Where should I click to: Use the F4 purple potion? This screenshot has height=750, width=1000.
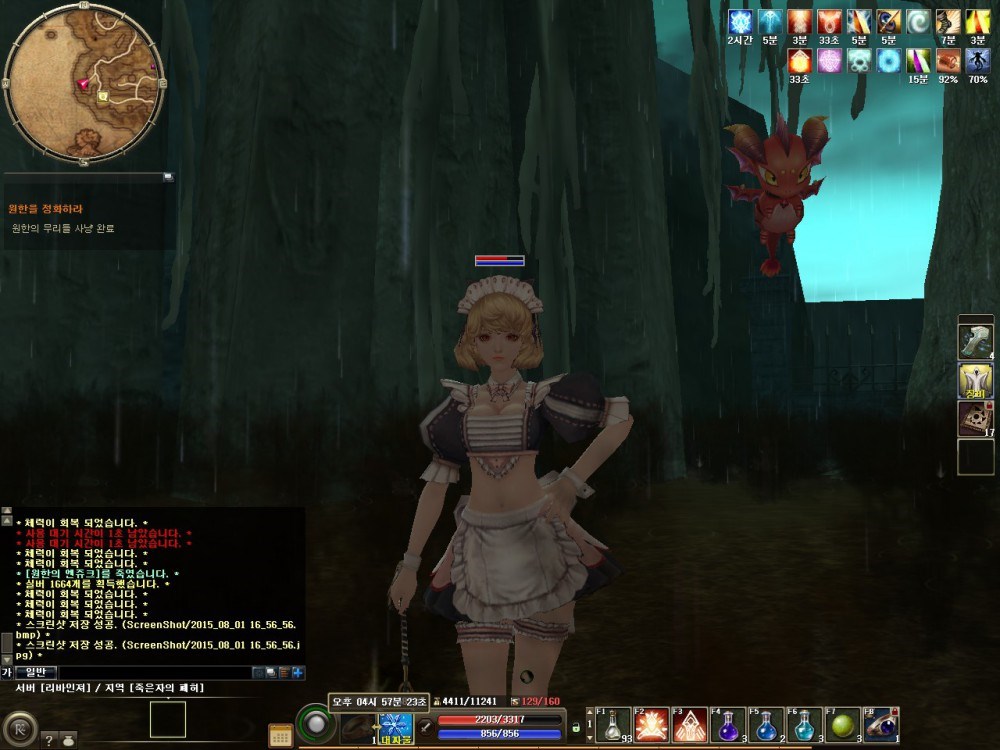[x=728, y=726]
